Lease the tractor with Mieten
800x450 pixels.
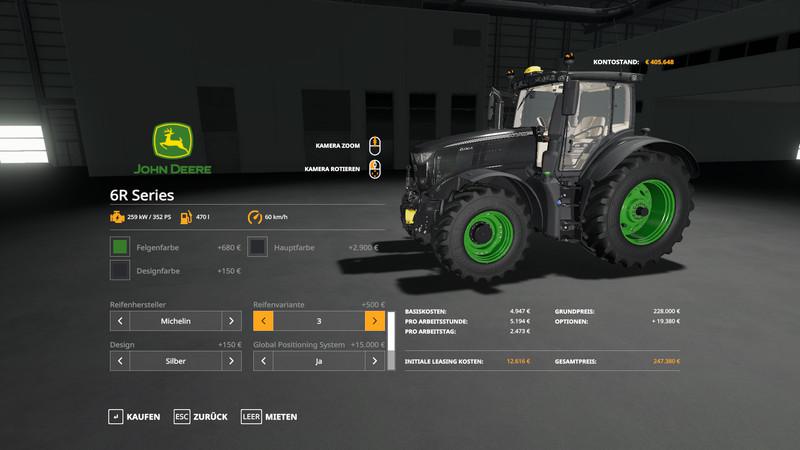pyautogui.click(x=269, y=416)
